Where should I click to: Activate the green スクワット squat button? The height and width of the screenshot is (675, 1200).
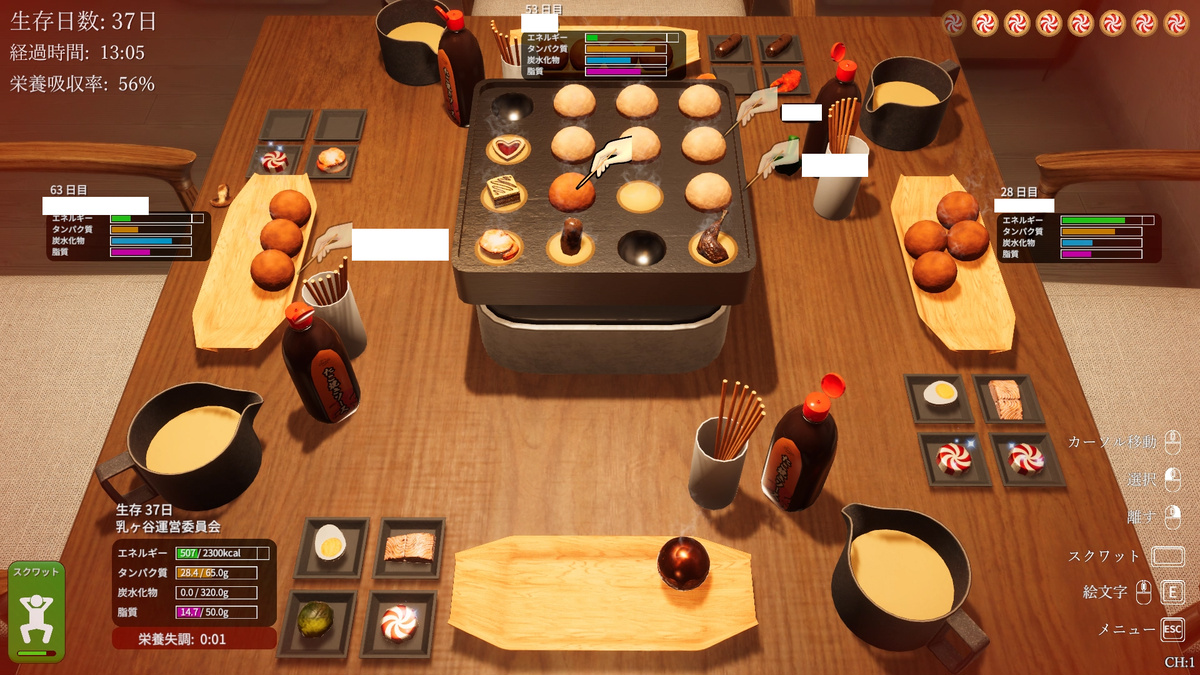(x=37, y=611)
